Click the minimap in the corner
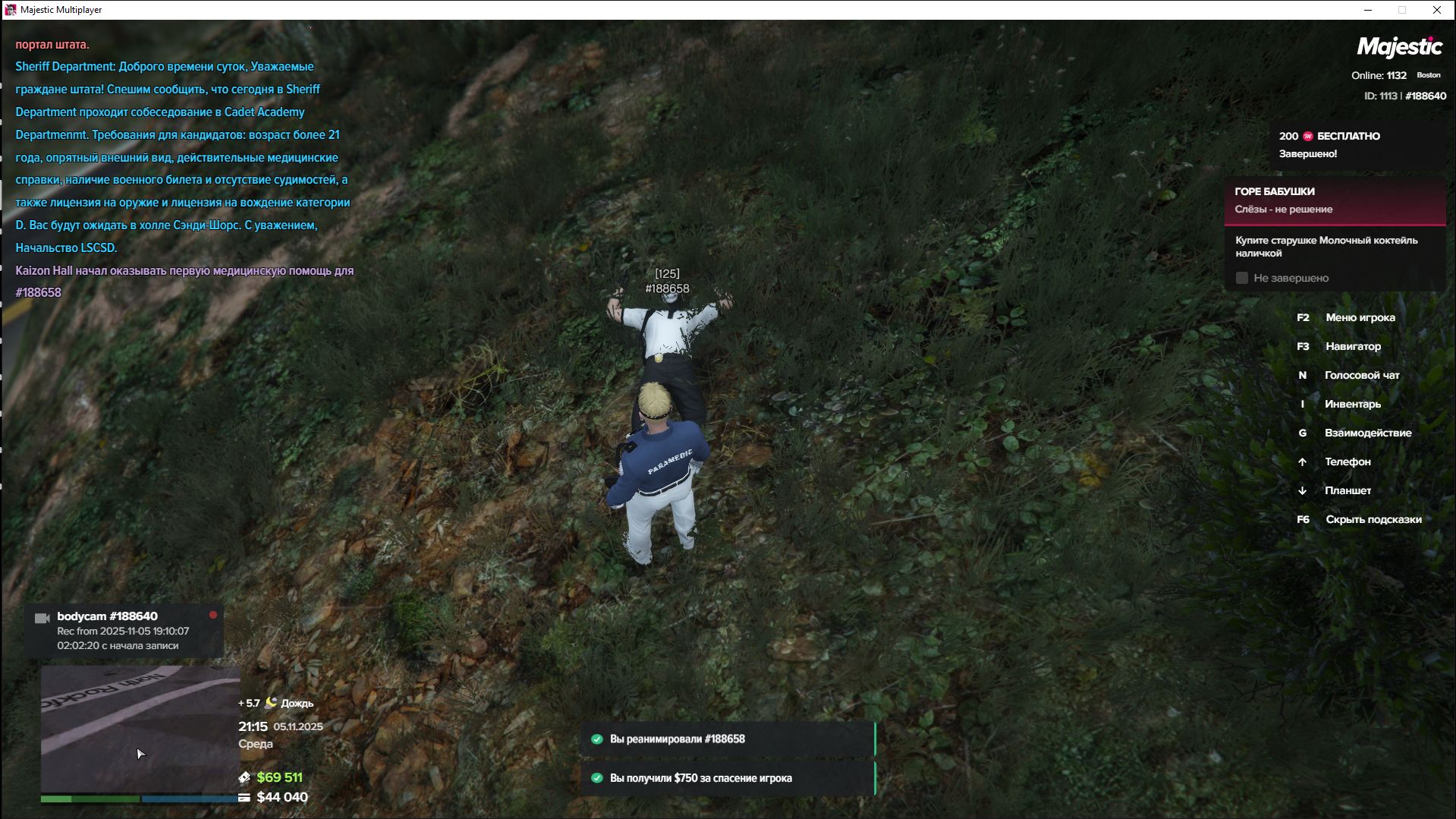 pyautogui.click(x=140, y=729)
